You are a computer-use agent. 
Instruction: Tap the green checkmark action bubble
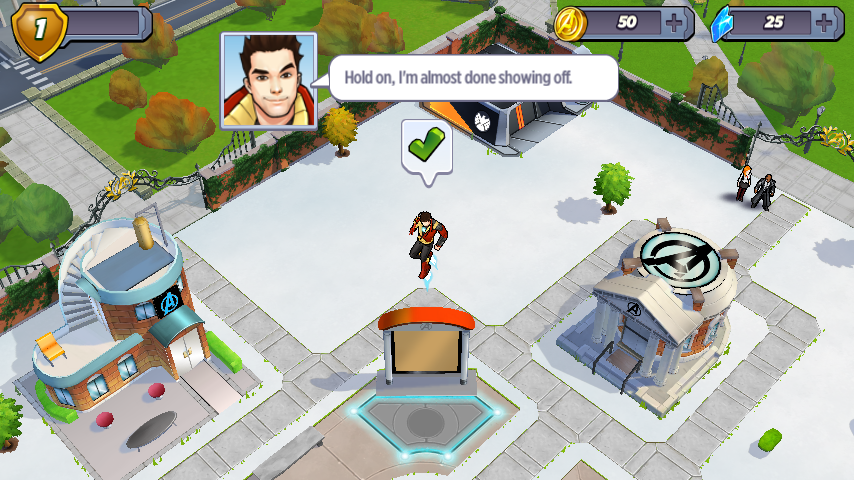pos(427,148)
